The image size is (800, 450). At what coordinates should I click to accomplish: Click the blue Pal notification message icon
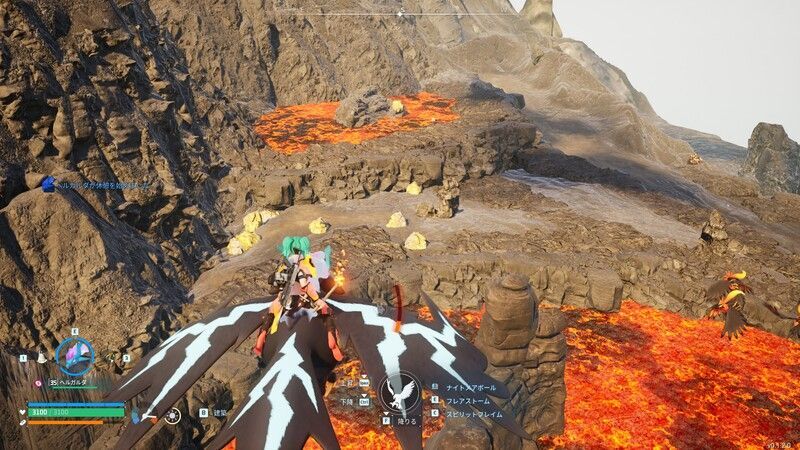48,184
